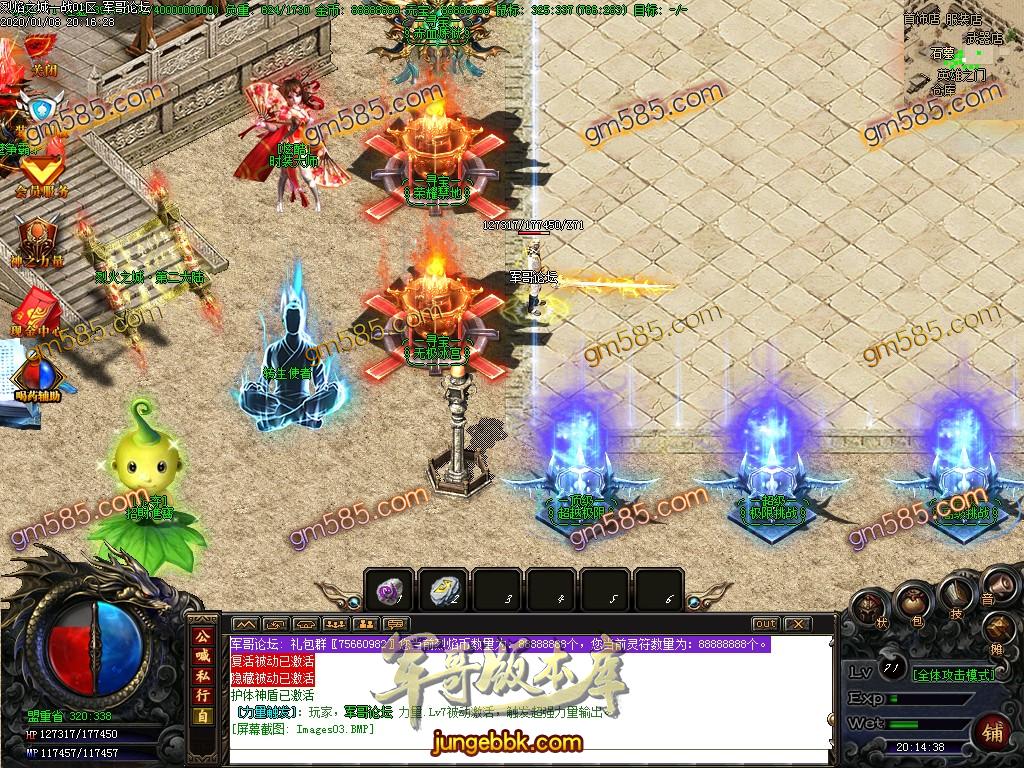1024x768 pixels.
Task: Open the 喝药辅助 potion assistant
Action: pyautogui.click(x=38, y=375)
